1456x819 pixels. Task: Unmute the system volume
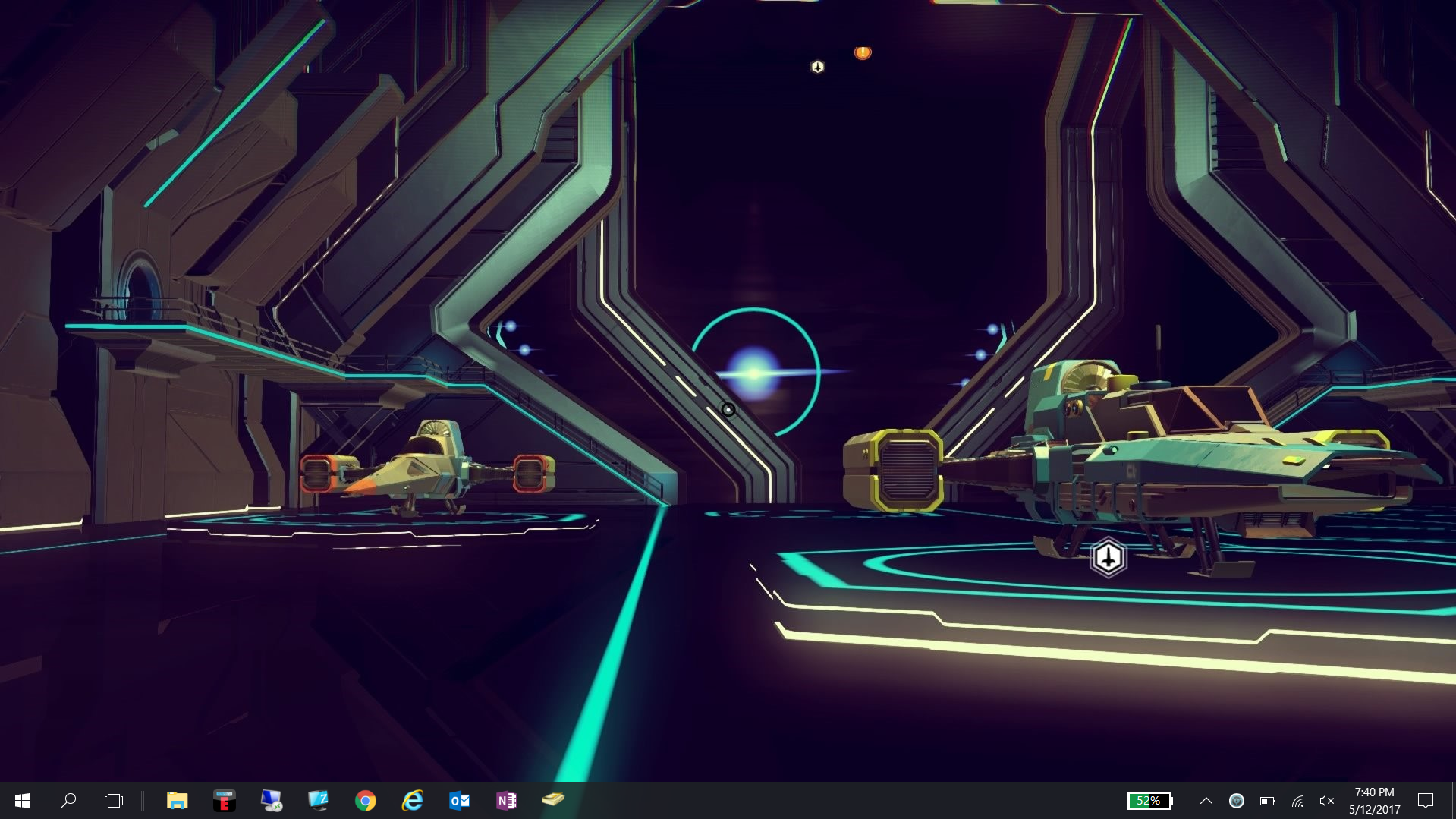[x=1327, y=800]
